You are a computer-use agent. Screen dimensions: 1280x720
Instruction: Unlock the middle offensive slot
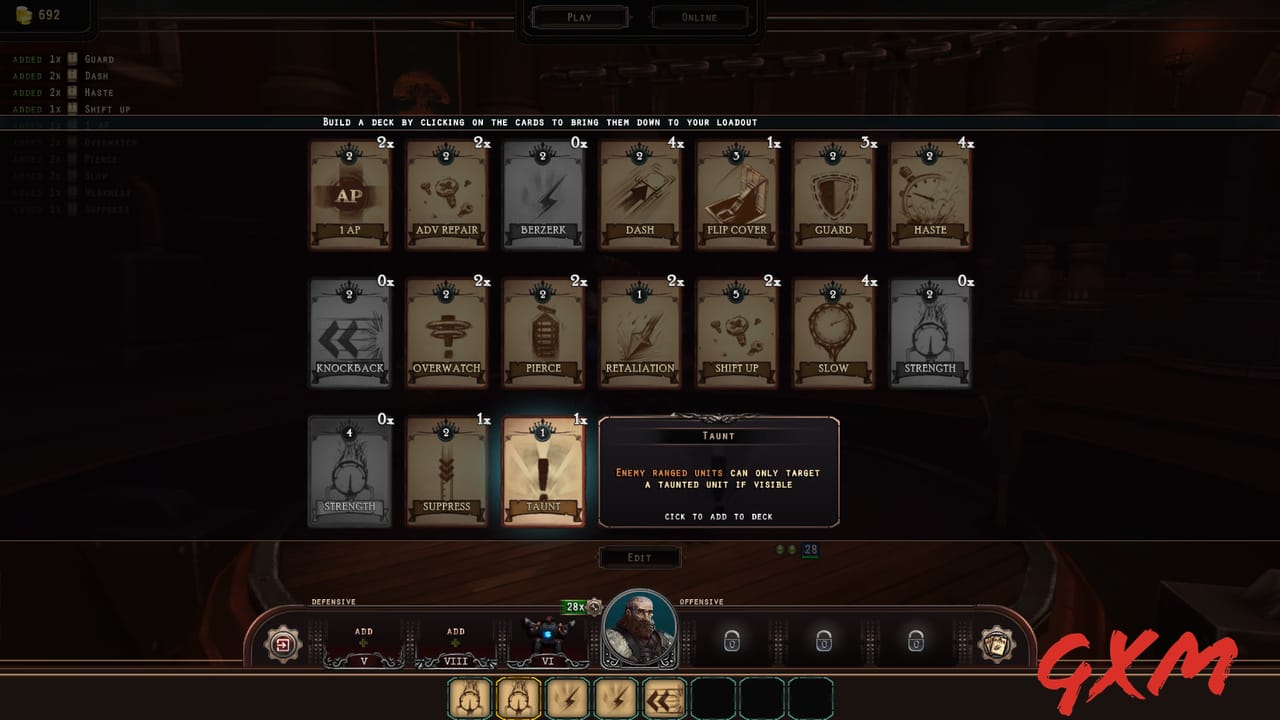coord(822,641)
